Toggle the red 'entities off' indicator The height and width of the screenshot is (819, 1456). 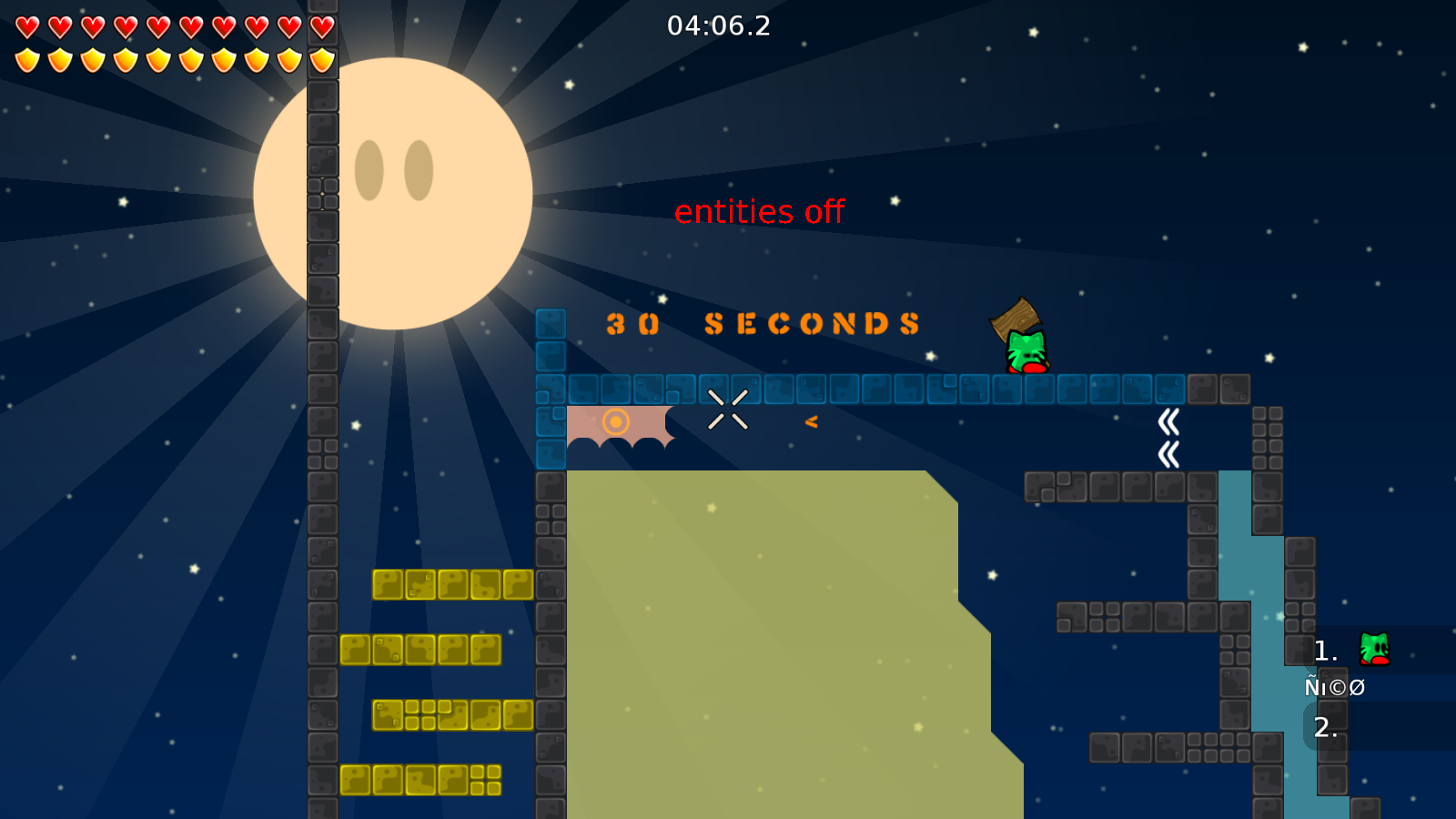point(760,212)
